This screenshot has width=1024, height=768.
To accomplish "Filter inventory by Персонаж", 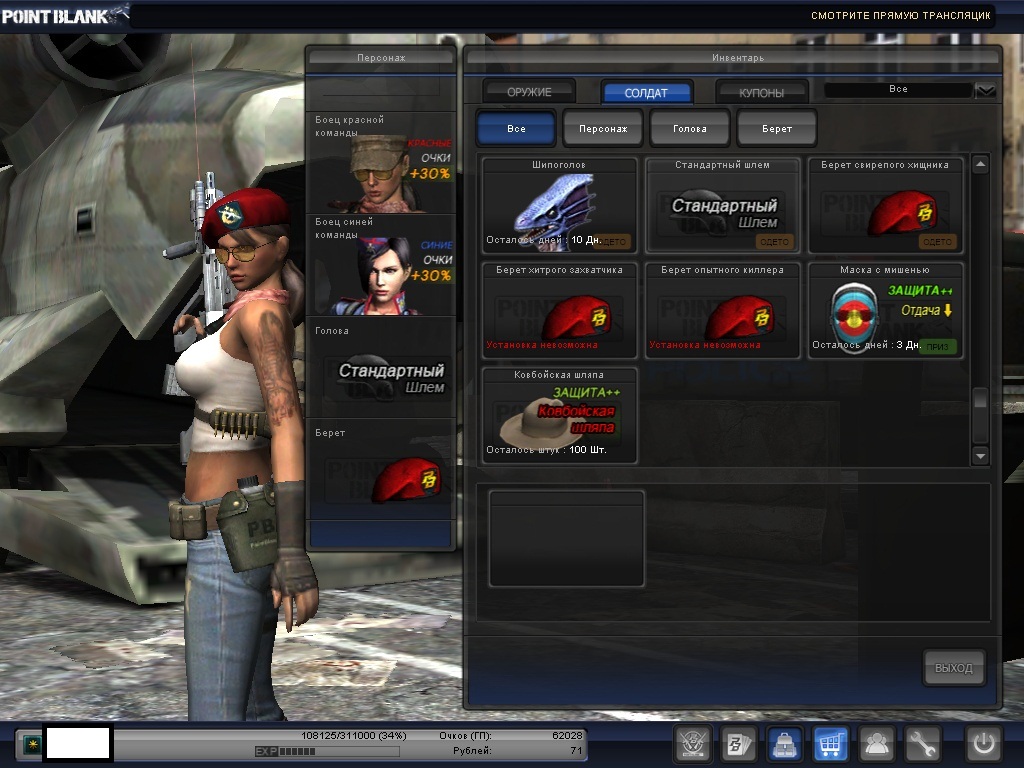I will [603, 129].
